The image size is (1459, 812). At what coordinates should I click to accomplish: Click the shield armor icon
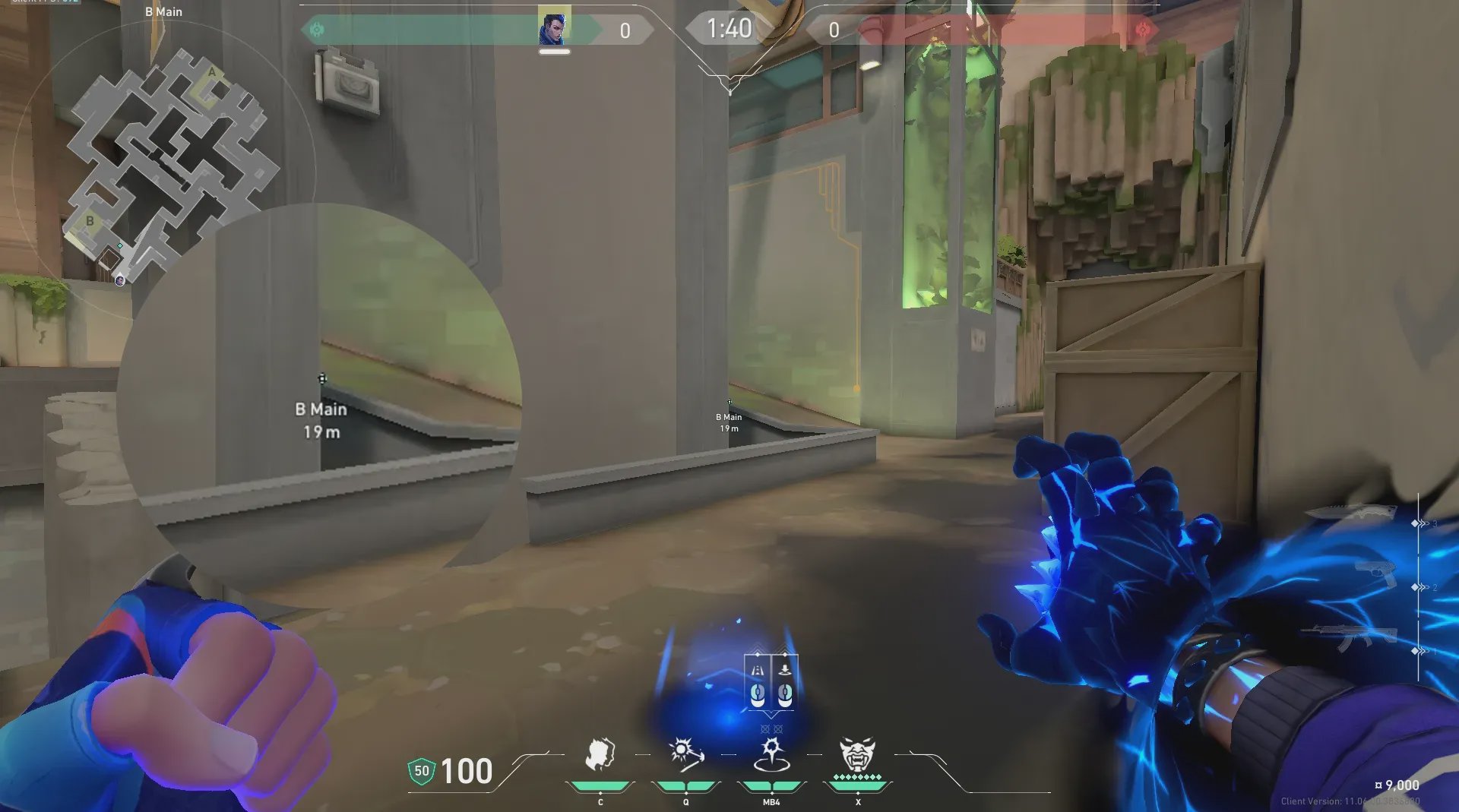click(421, 772)
